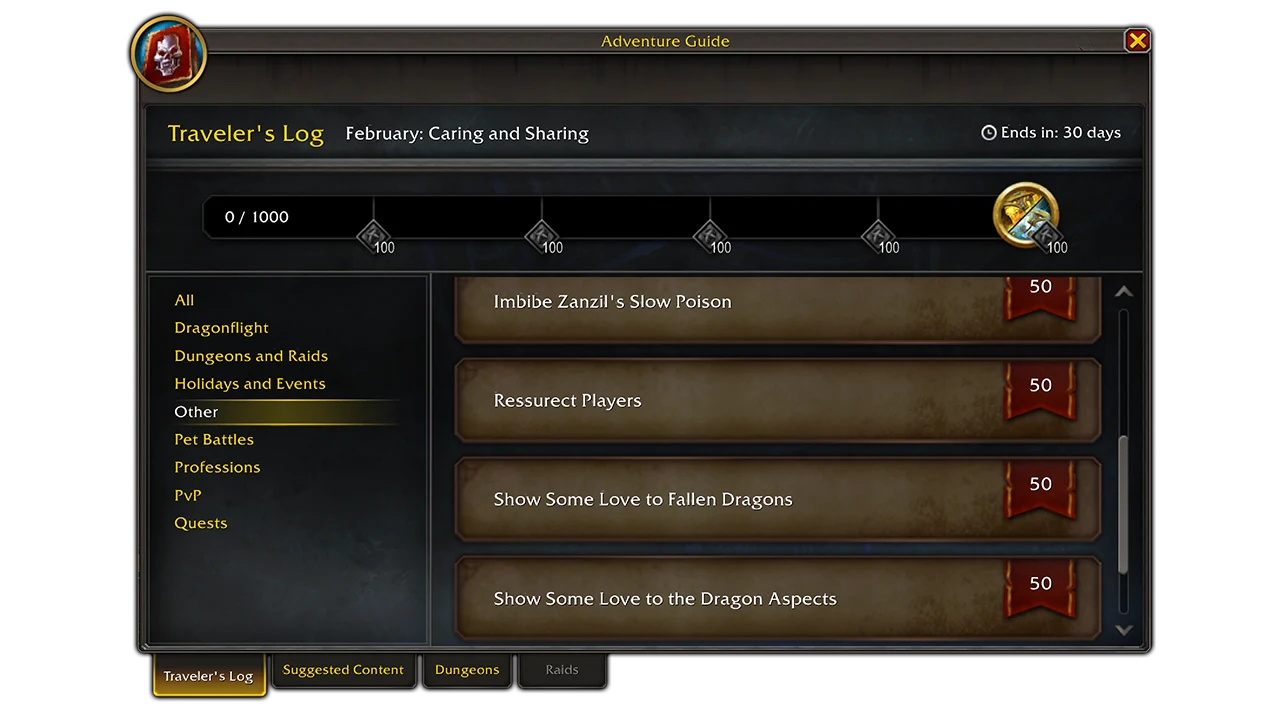1280x720 pixels.
Task: Enable the Holidays and Events filter
Action: [x=250, y=383]
